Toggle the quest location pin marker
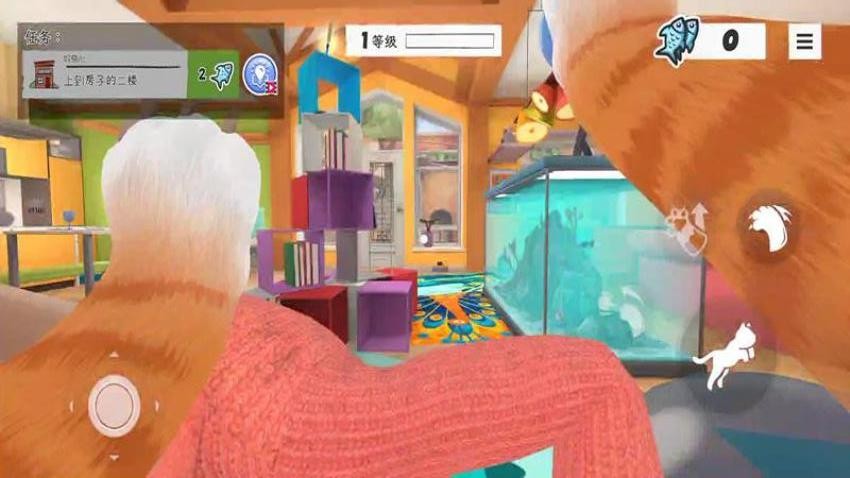 tap(260, 74)
